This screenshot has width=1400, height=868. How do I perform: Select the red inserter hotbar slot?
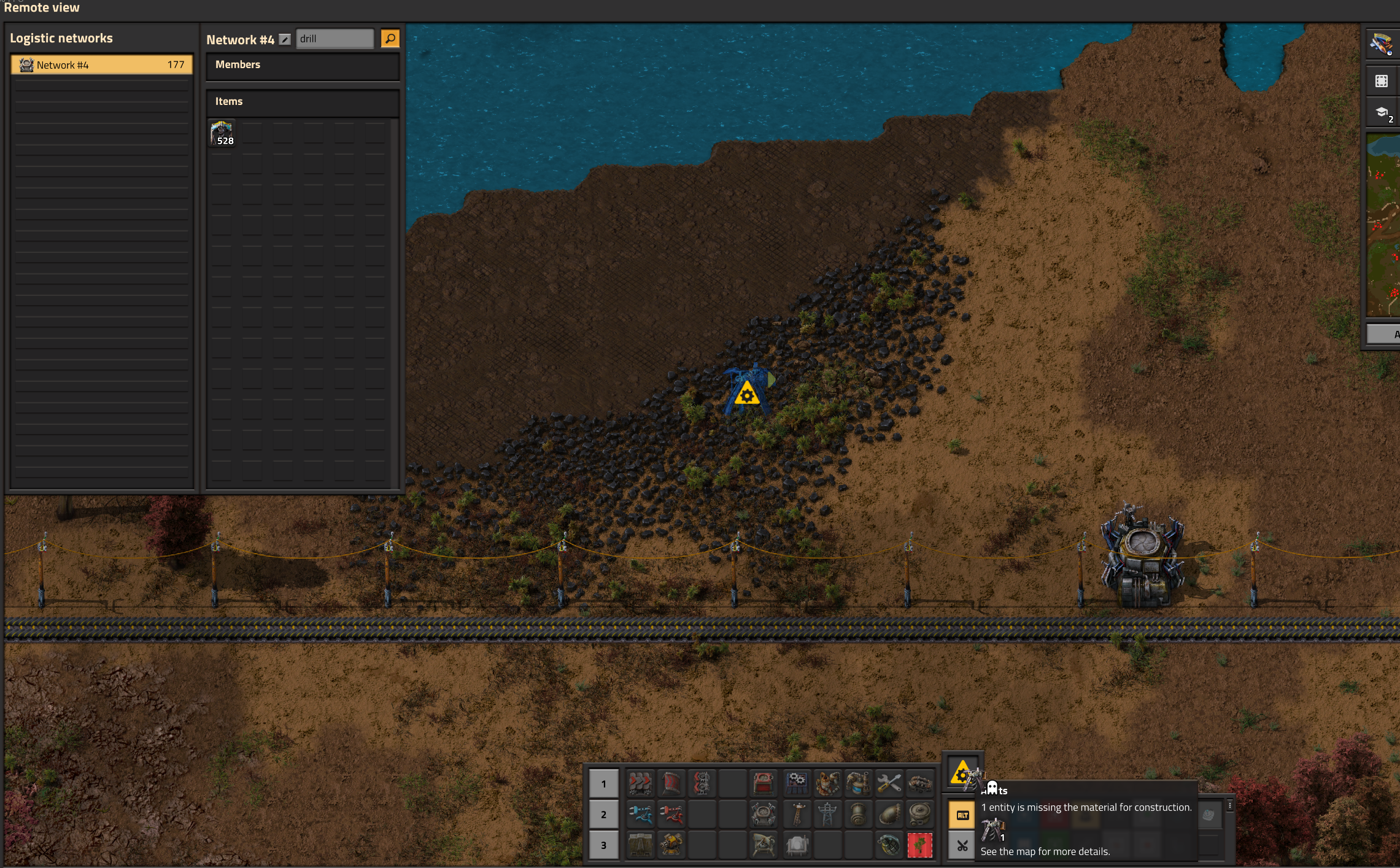click(671, 815)
